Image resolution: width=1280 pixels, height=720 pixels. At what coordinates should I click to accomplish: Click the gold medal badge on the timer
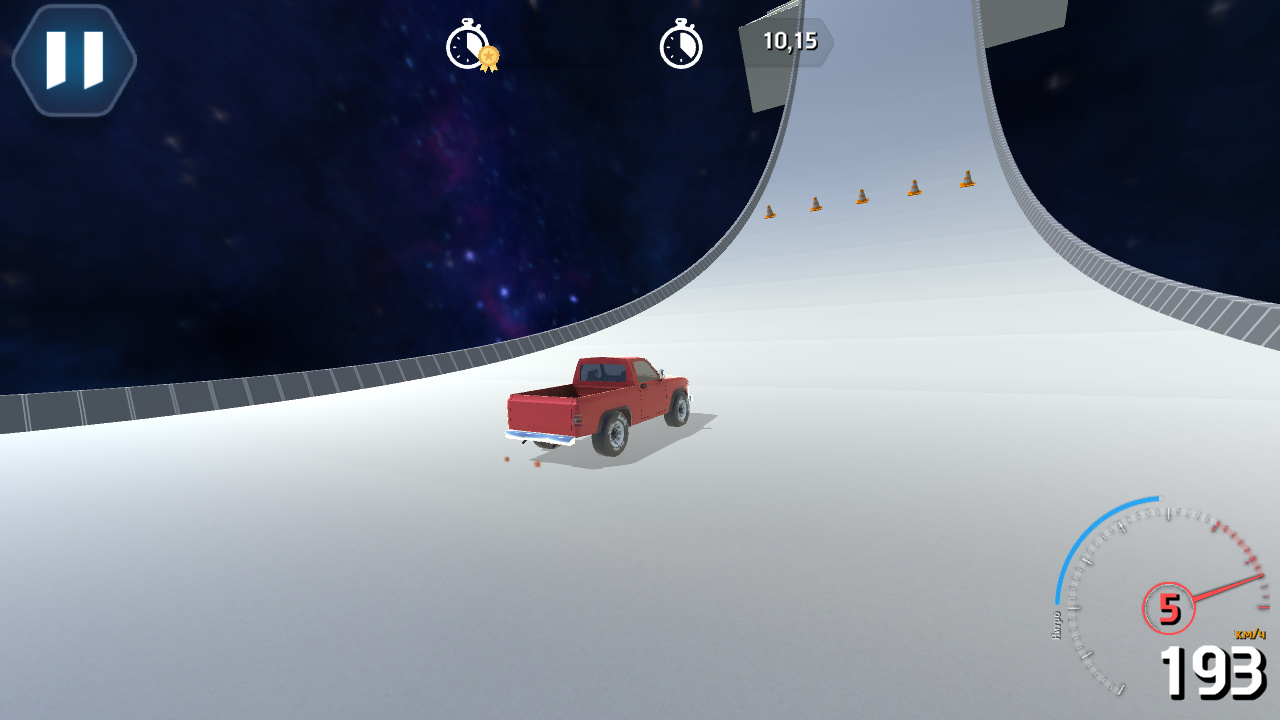487,57
